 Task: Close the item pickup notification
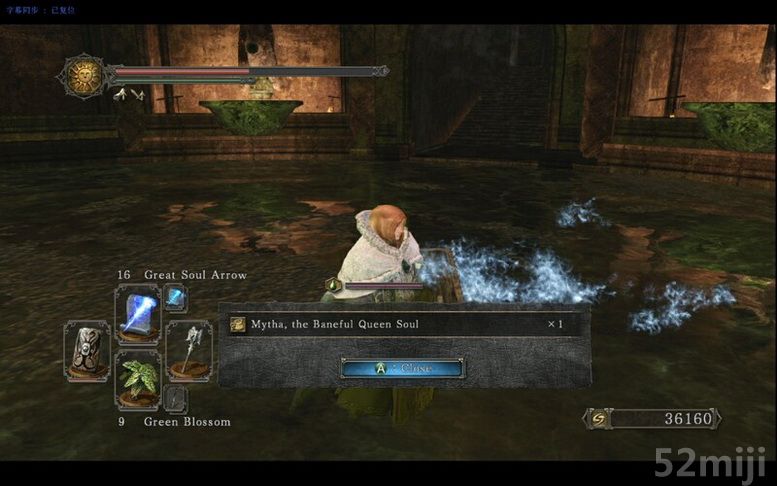coord(403,368)
